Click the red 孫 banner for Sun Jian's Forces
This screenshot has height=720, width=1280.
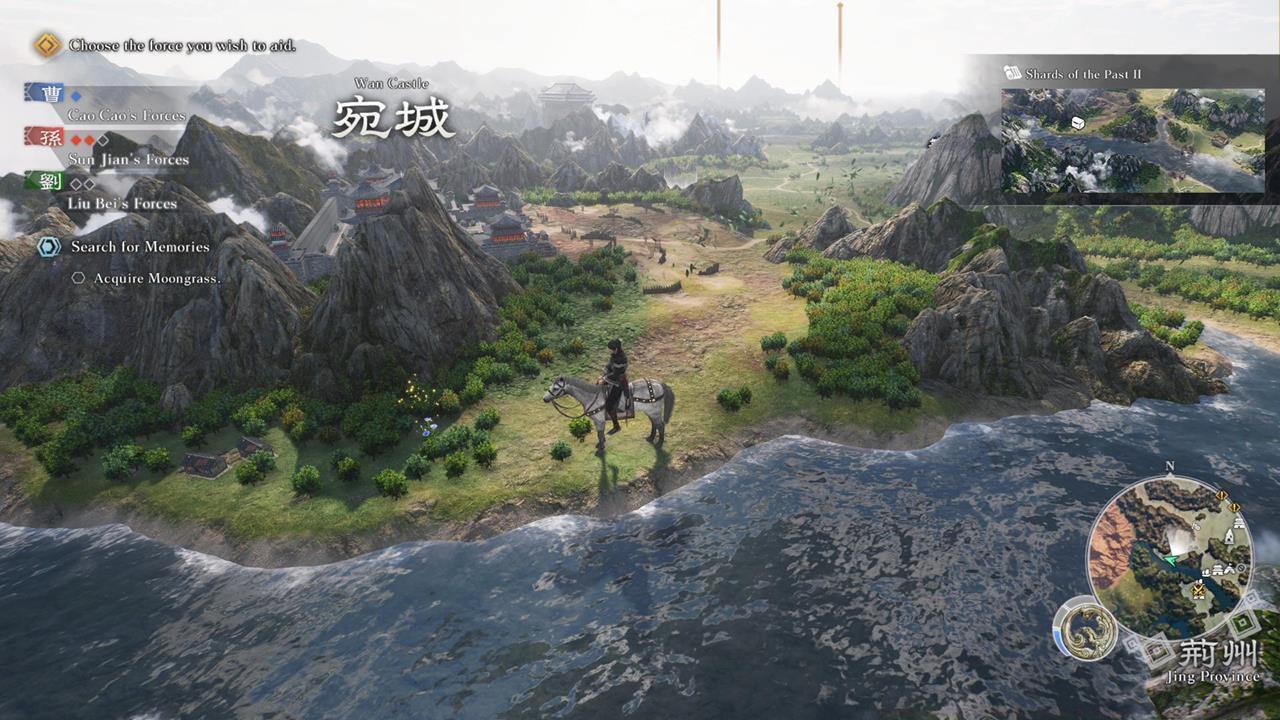pyautogui.click(x=50, y=139)
